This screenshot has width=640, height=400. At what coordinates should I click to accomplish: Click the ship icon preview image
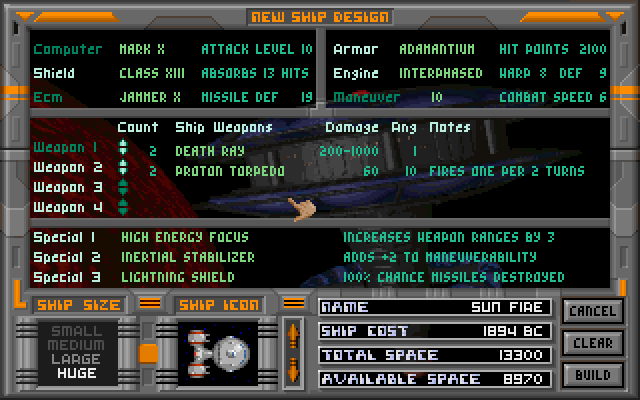coord(218,351)
